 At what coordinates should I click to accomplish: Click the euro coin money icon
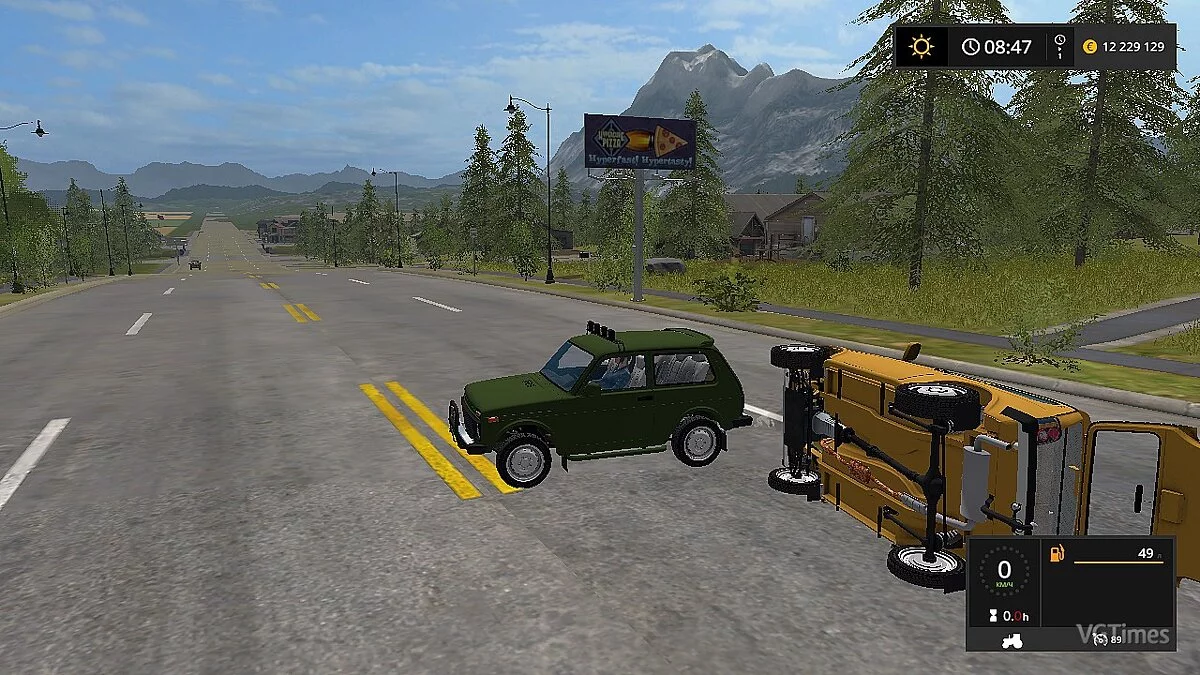1089,47
